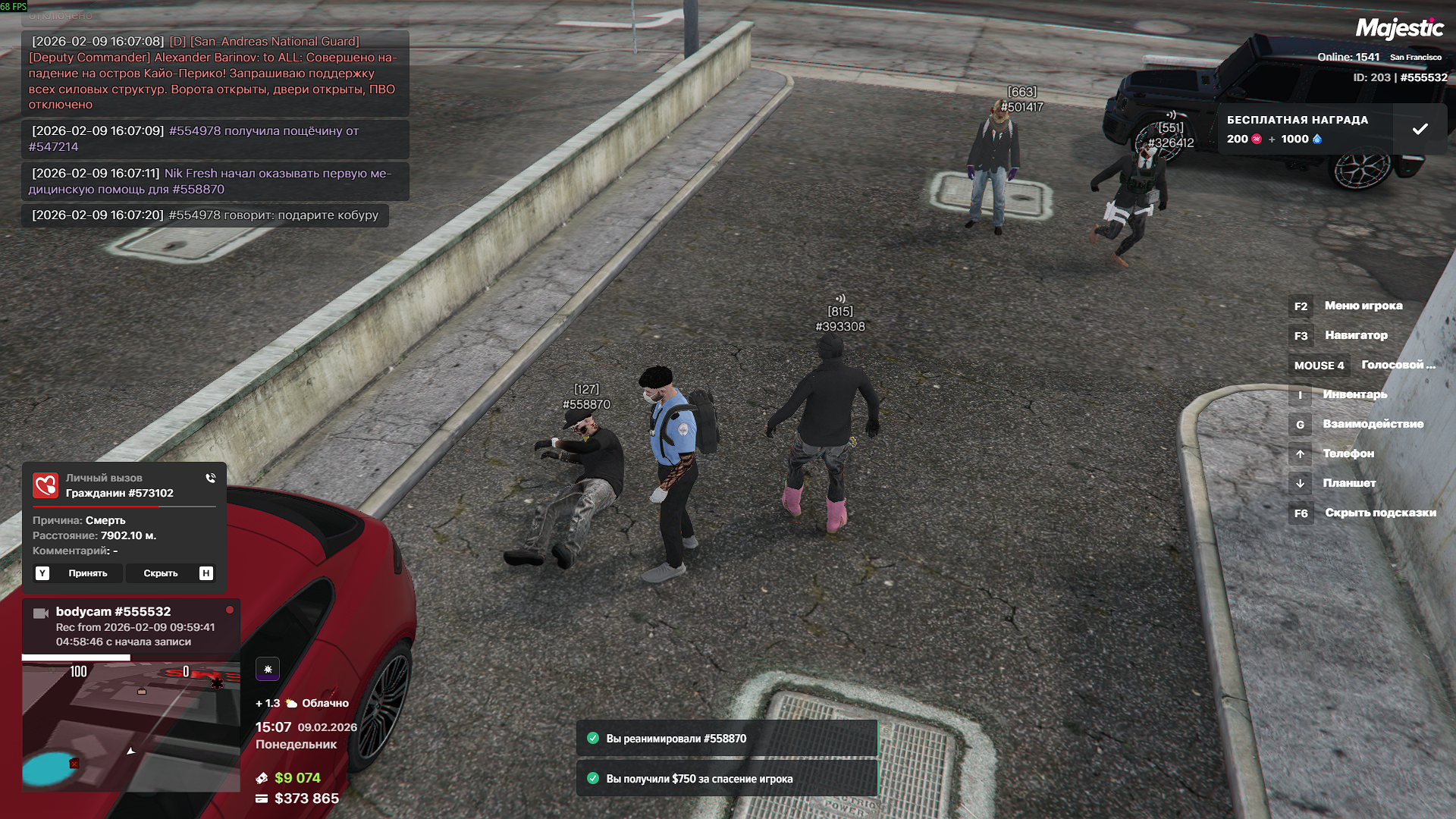Open the Телефон hint entry
The height and width of the screenshot is (819, 1456).
click(x=1348, y=453)
